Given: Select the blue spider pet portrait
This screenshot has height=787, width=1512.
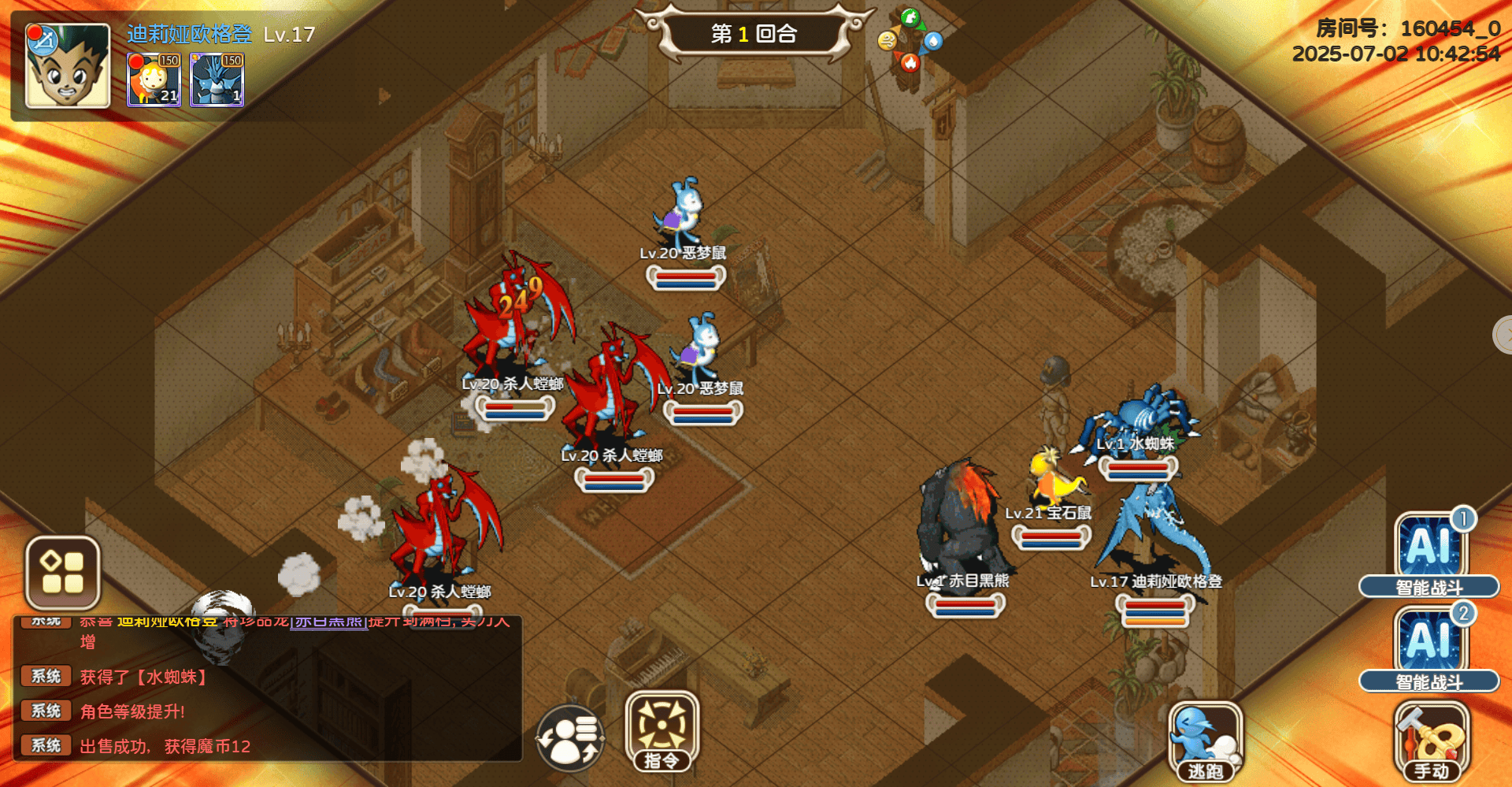Looking at the screenshot, I should tap(217, 80).
